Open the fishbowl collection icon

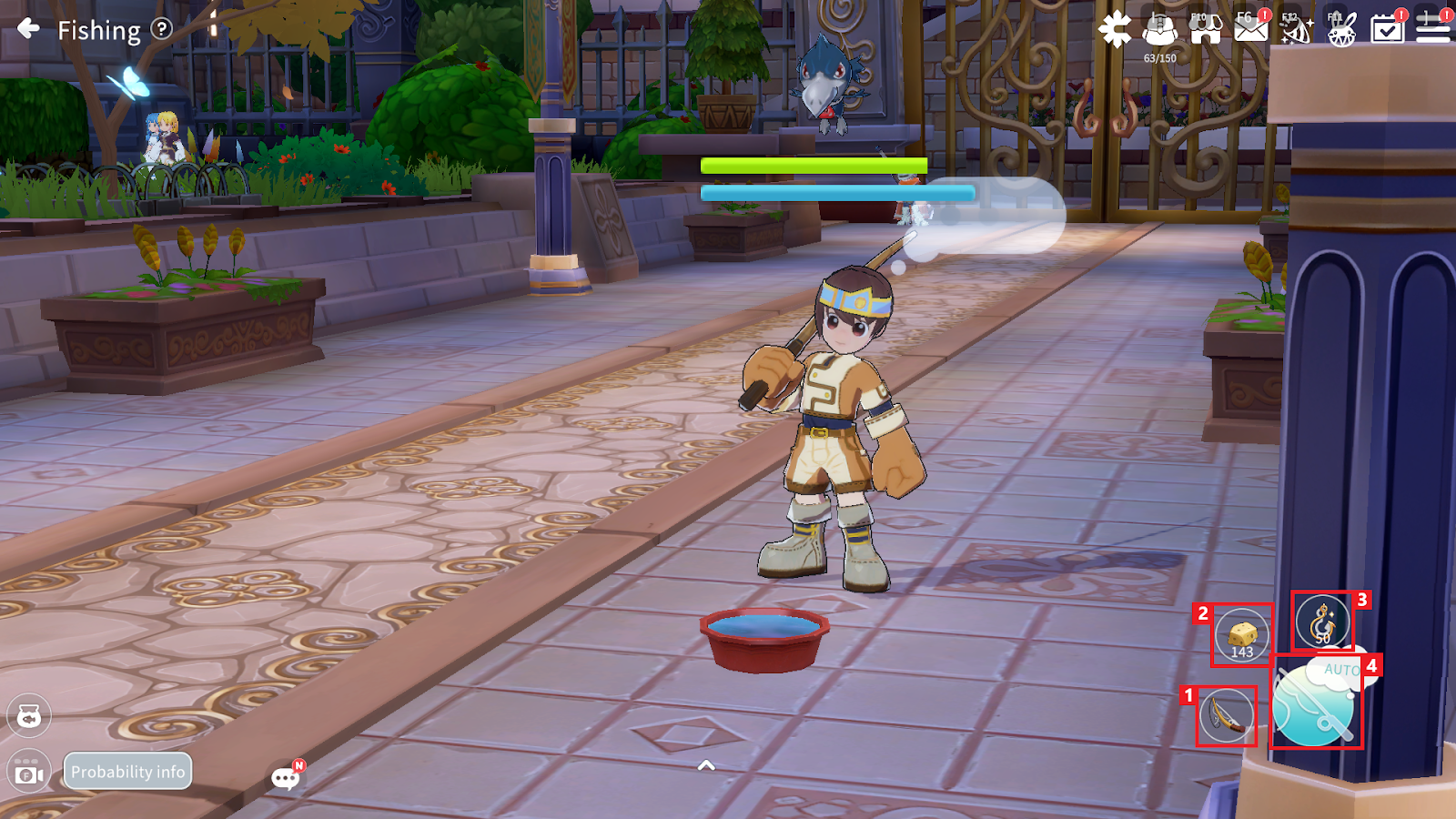pyautogui.click(x=29, y=717)
